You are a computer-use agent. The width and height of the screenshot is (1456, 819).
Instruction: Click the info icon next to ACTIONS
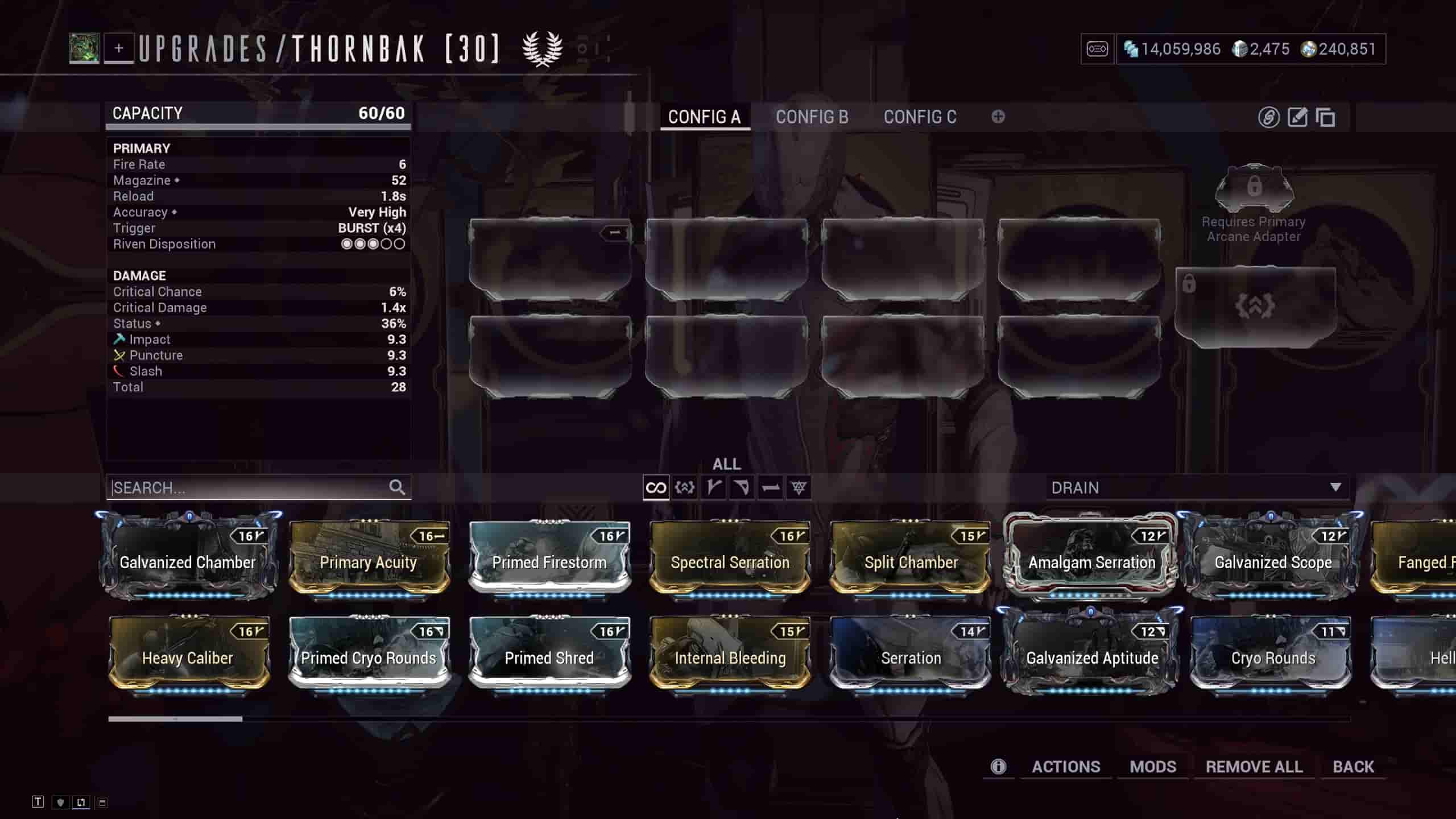pos(999,766)
